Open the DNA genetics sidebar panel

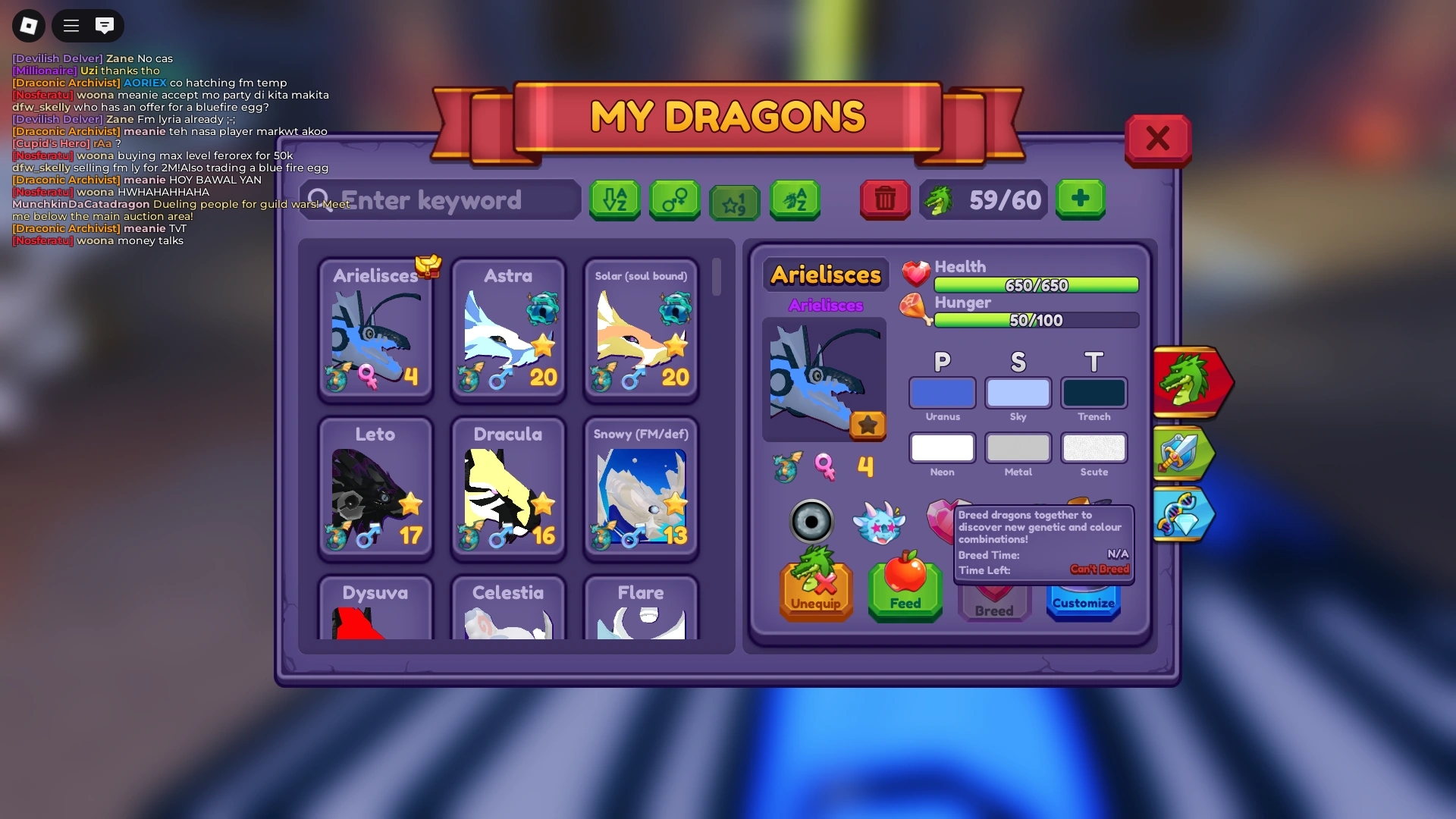point(1184,515)
